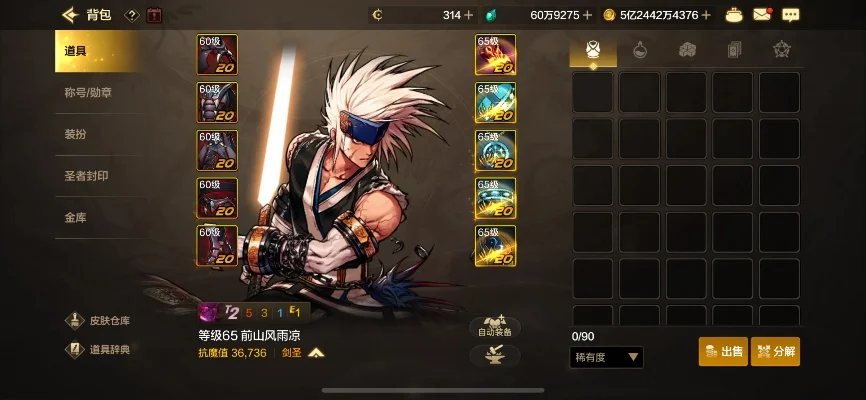Open the 金库 vault section

tap(76, 217)
